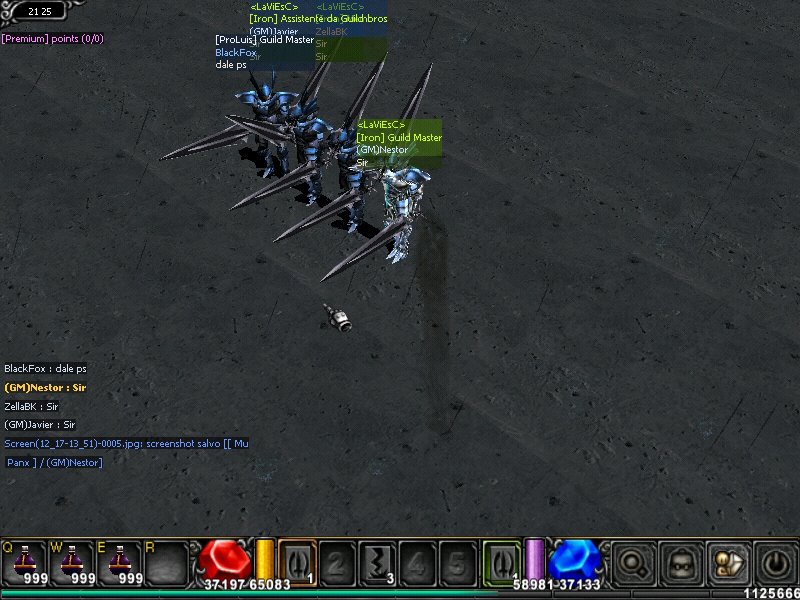Use the potion in the Q slot

[22, 564]
